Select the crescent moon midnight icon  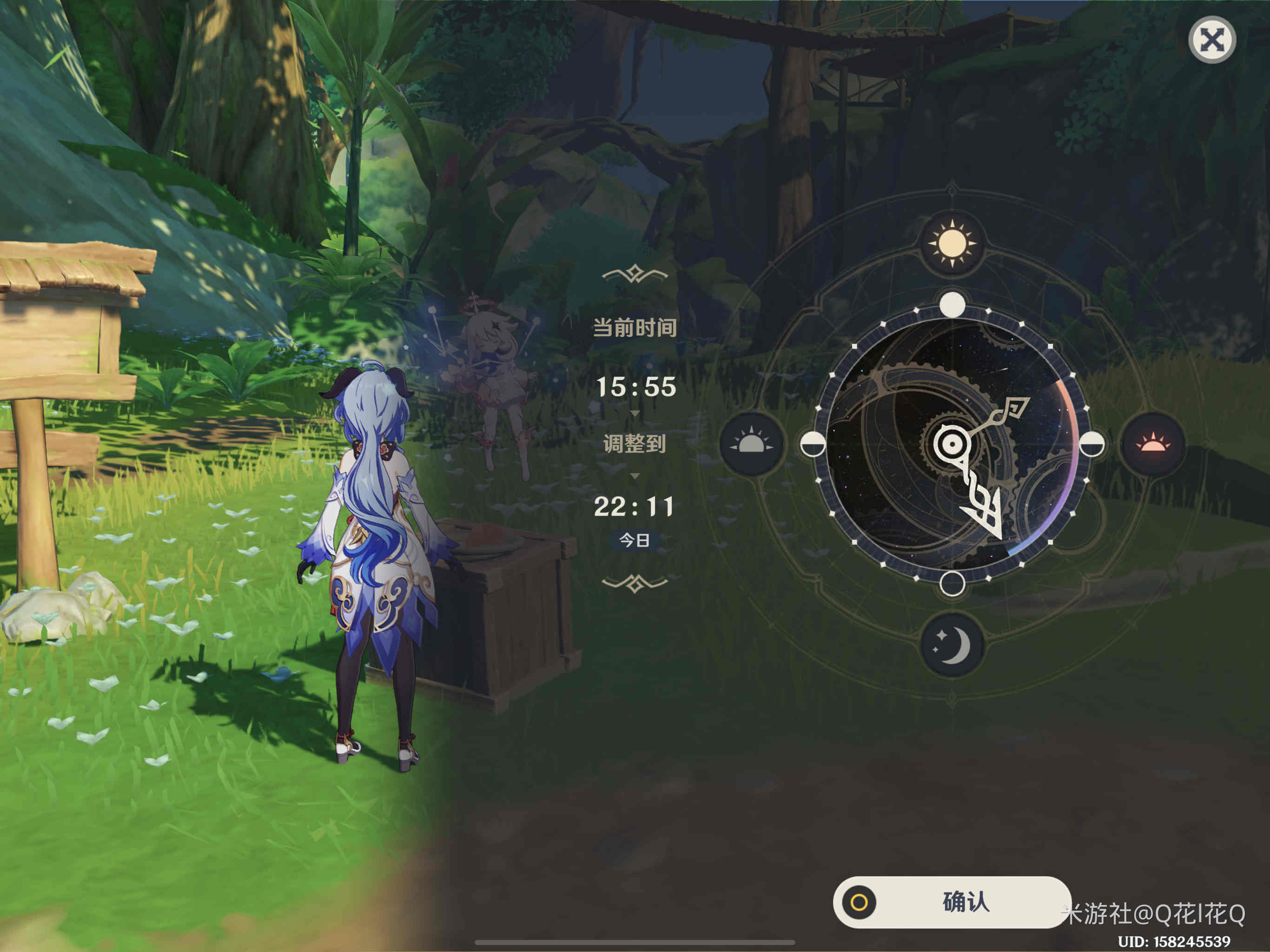click(x=952, y=645)
